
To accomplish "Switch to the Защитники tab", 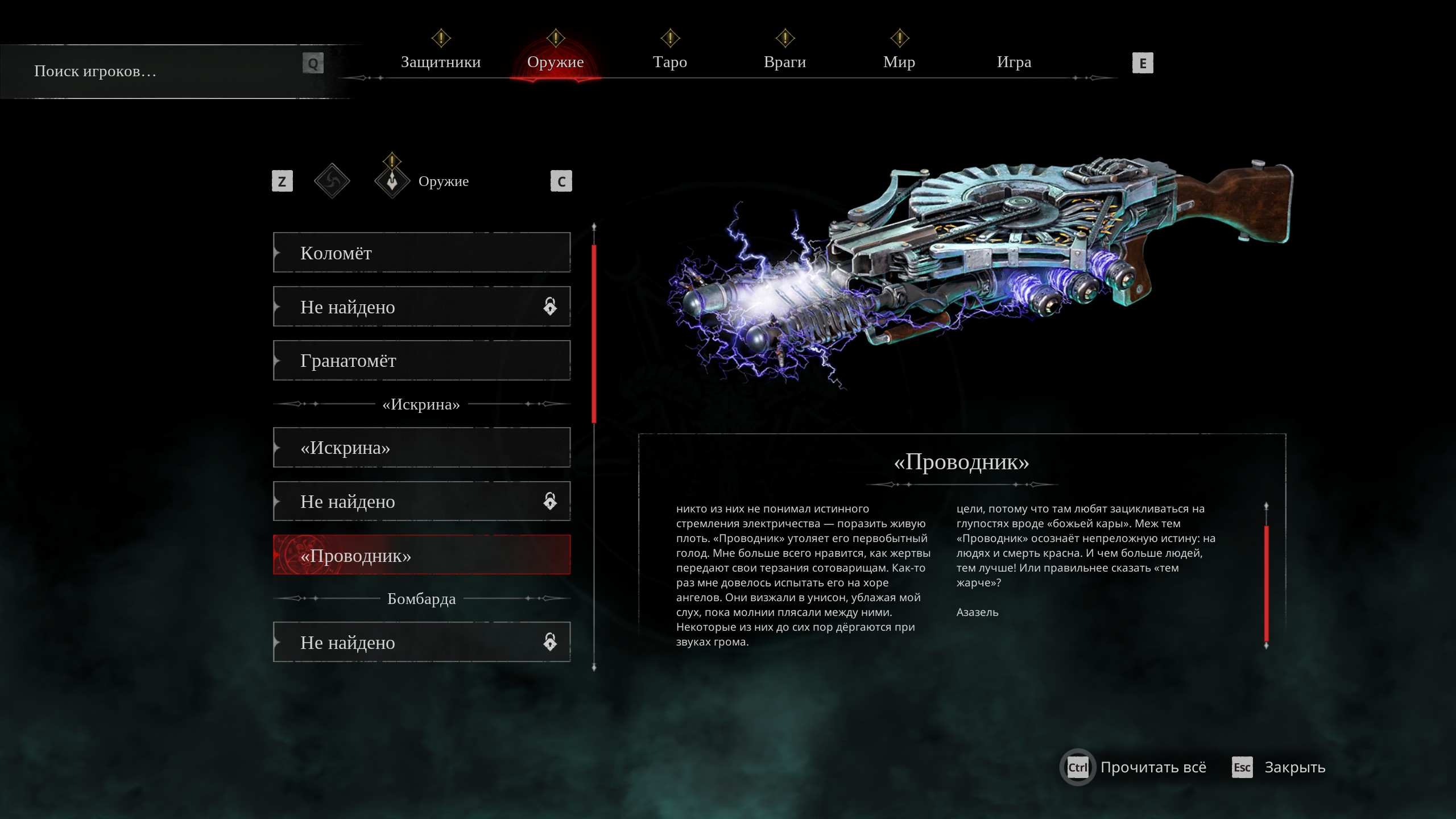I will (441, 62).
